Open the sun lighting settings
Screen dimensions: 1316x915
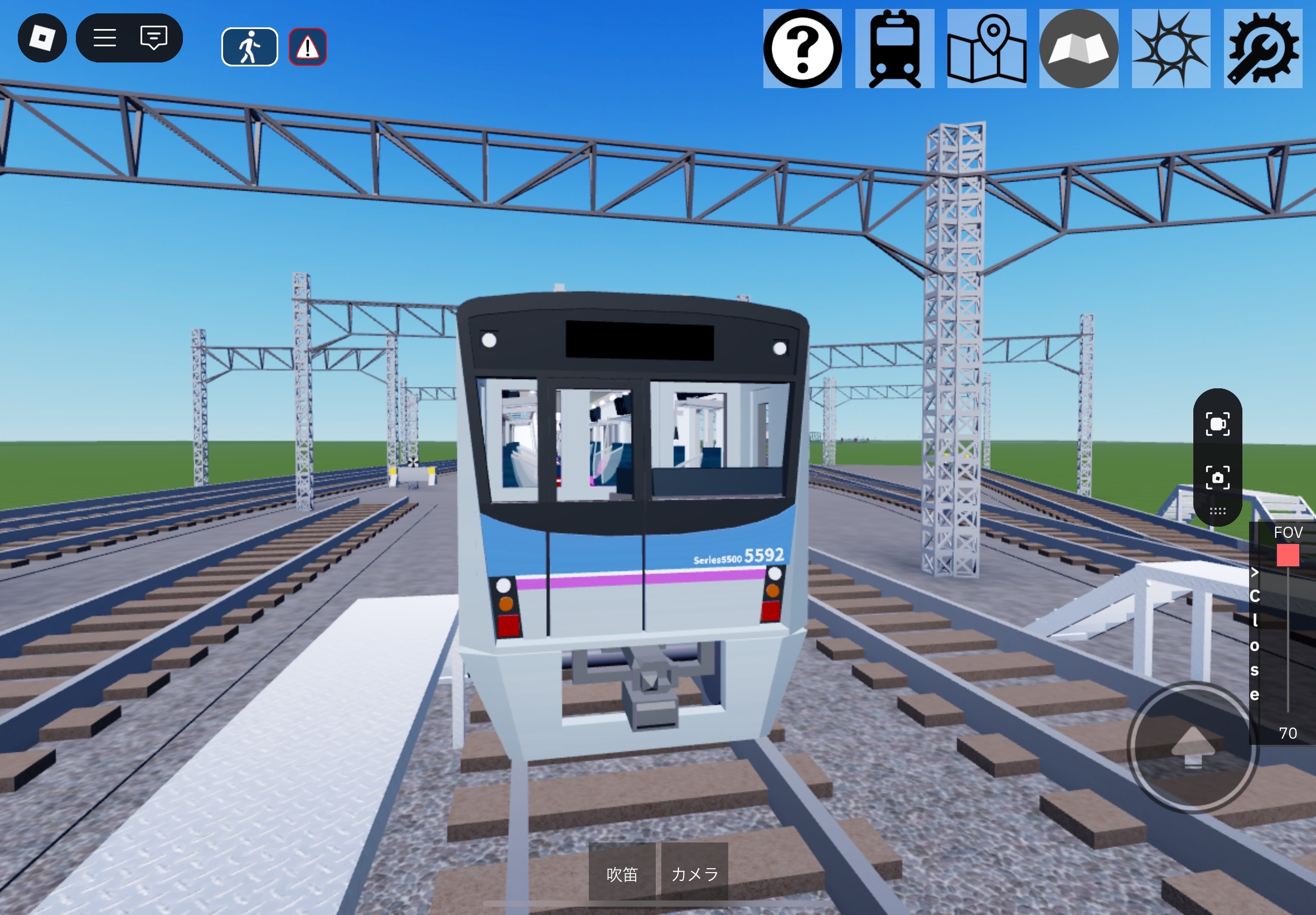[x=1170, y=49]
